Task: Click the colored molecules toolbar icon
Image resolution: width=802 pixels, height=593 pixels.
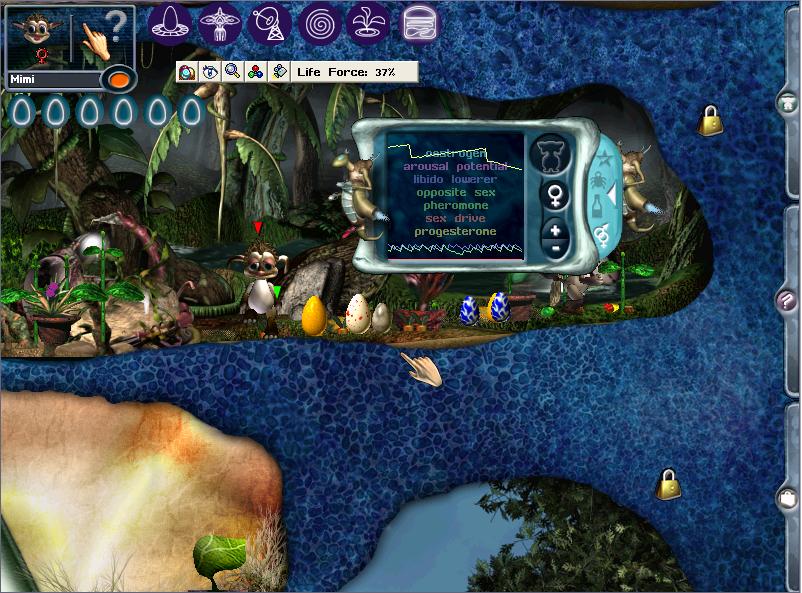Action: point(256,71)
